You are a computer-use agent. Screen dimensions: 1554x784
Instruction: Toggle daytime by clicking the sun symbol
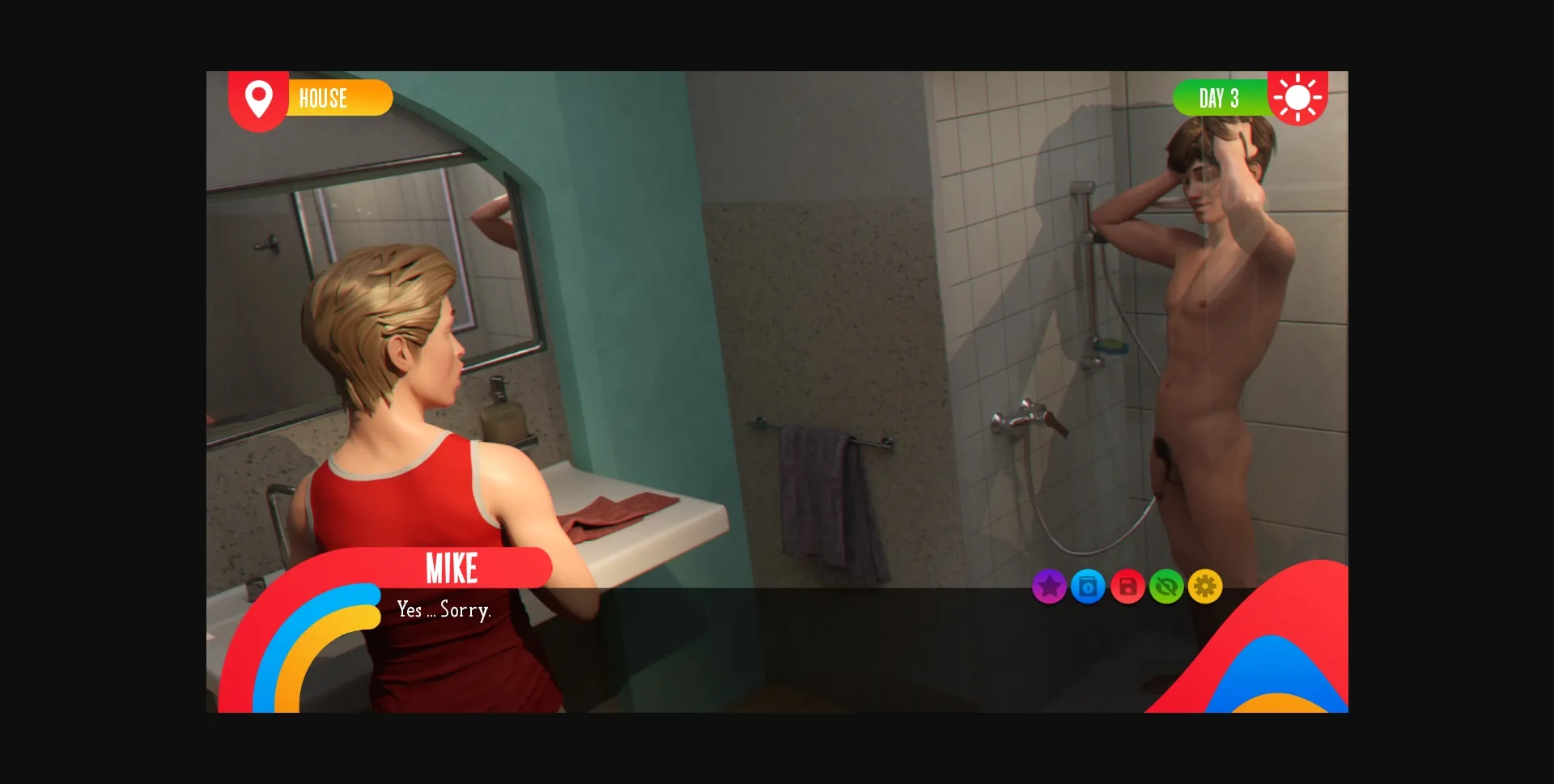[1298, 97]
